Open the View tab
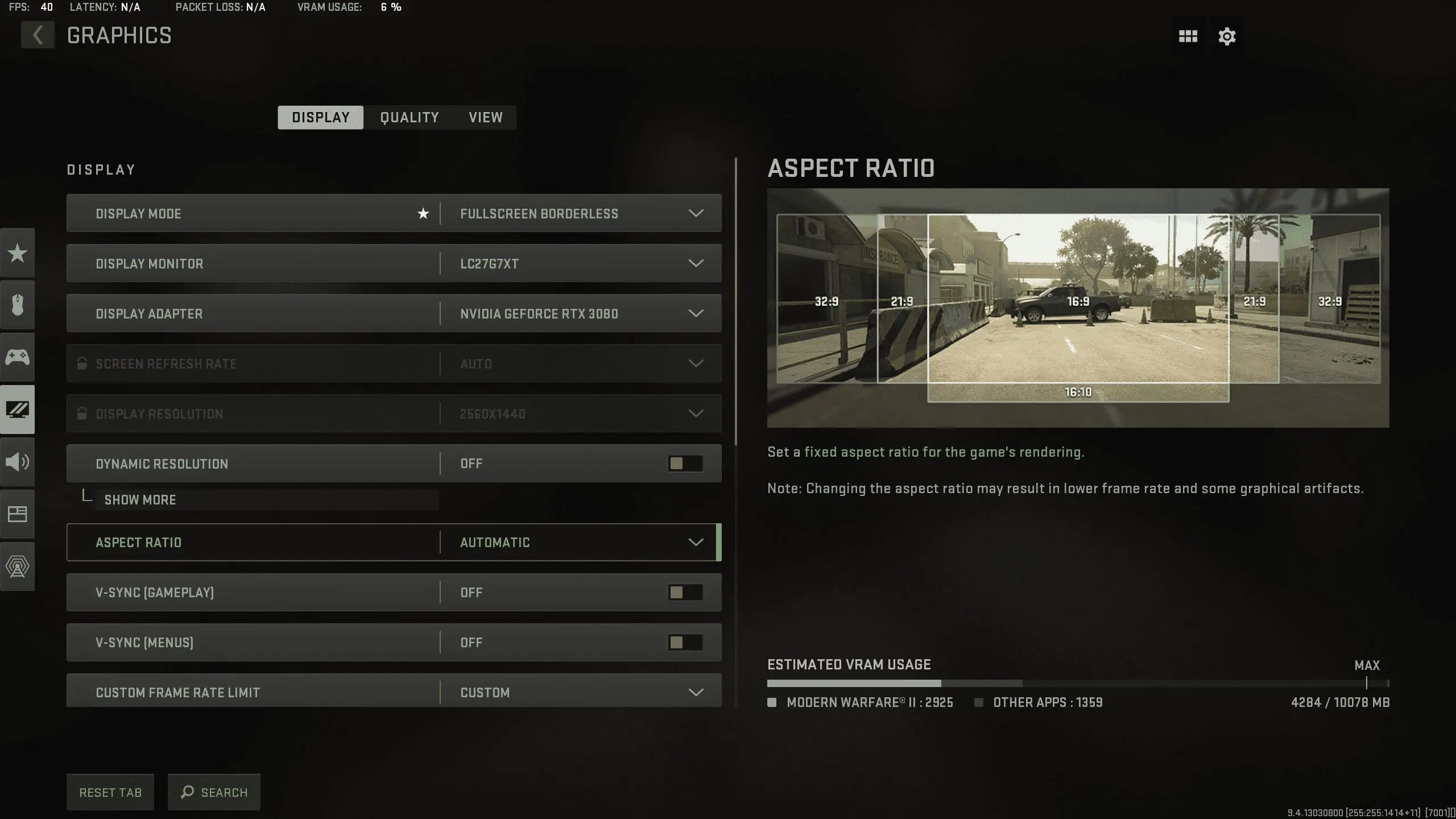 [x=485, y=117]
